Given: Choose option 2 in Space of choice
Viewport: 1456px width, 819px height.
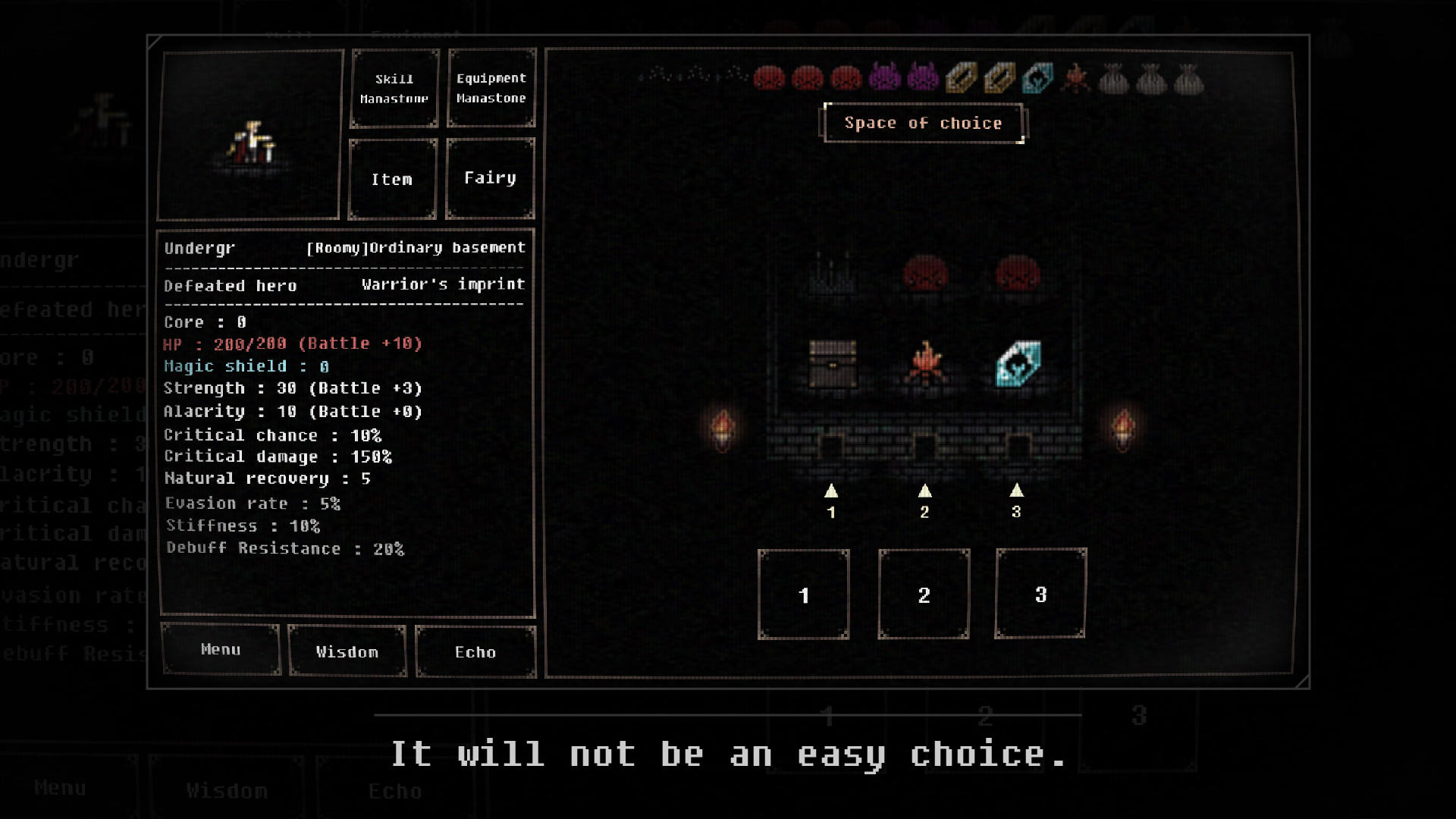Looking at the screenshot, I should [924, 595].
